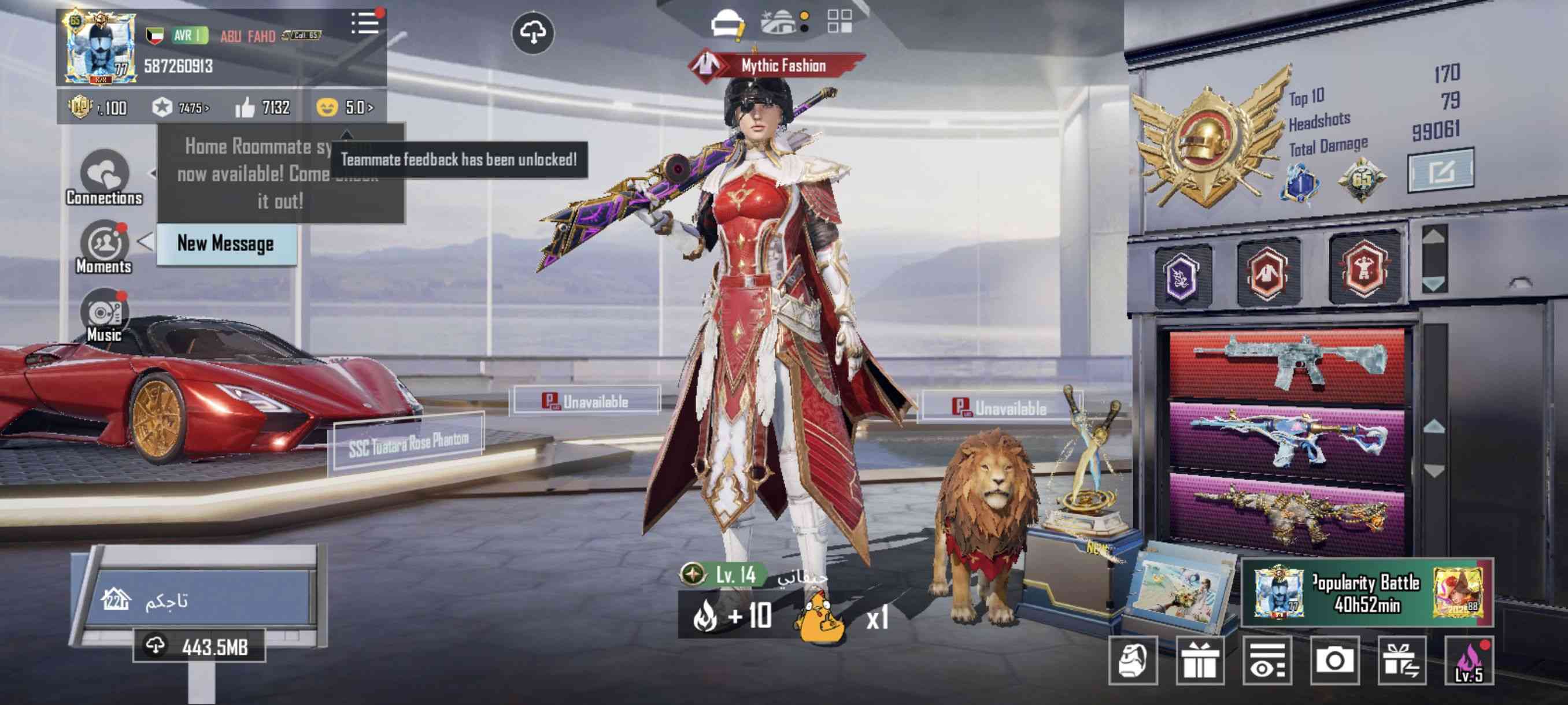
Task: Click the camera screenshot icon
Action: point(1334,660)
